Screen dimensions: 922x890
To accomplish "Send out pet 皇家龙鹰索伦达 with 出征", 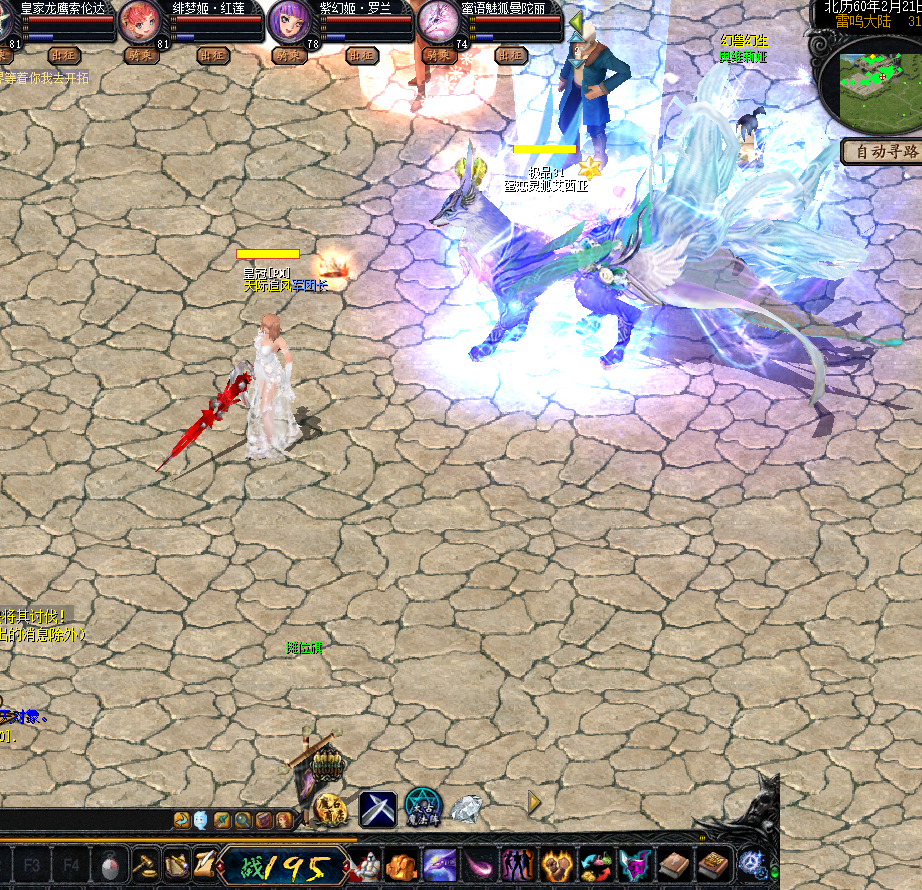I will 63,56.
